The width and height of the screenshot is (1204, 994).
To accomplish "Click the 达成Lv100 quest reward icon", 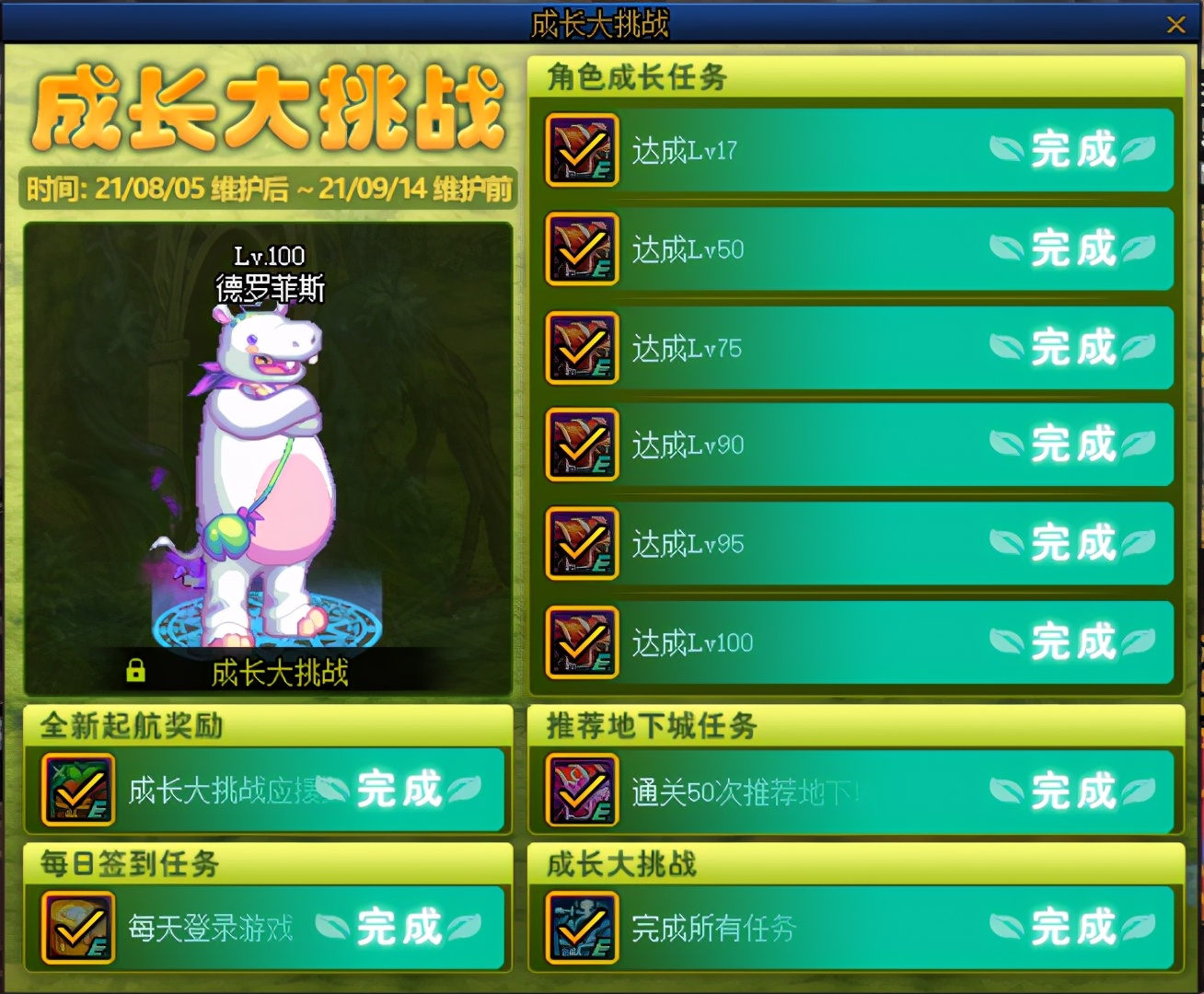I will coord(581,641).
